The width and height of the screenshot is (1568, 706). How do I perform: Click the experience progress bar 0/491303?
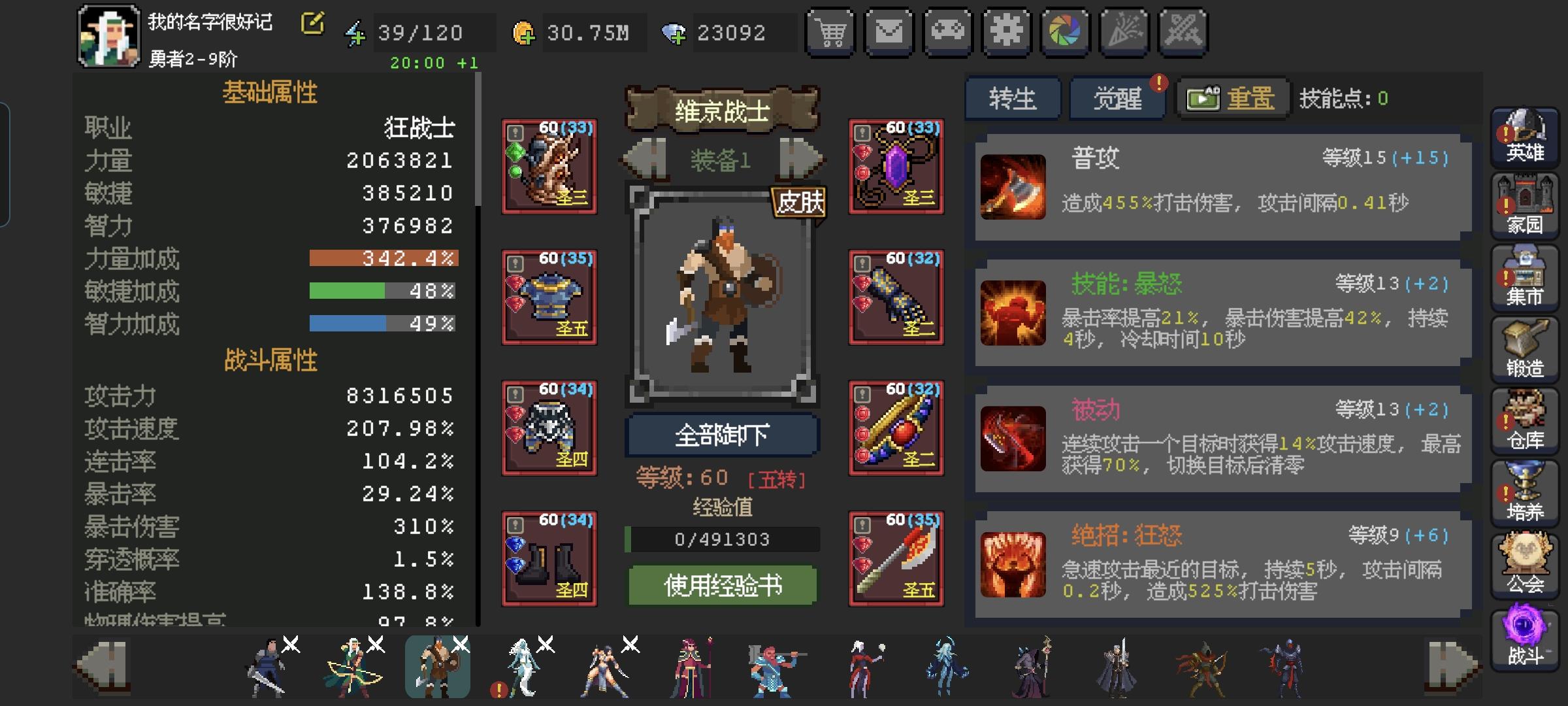point(723,539)
